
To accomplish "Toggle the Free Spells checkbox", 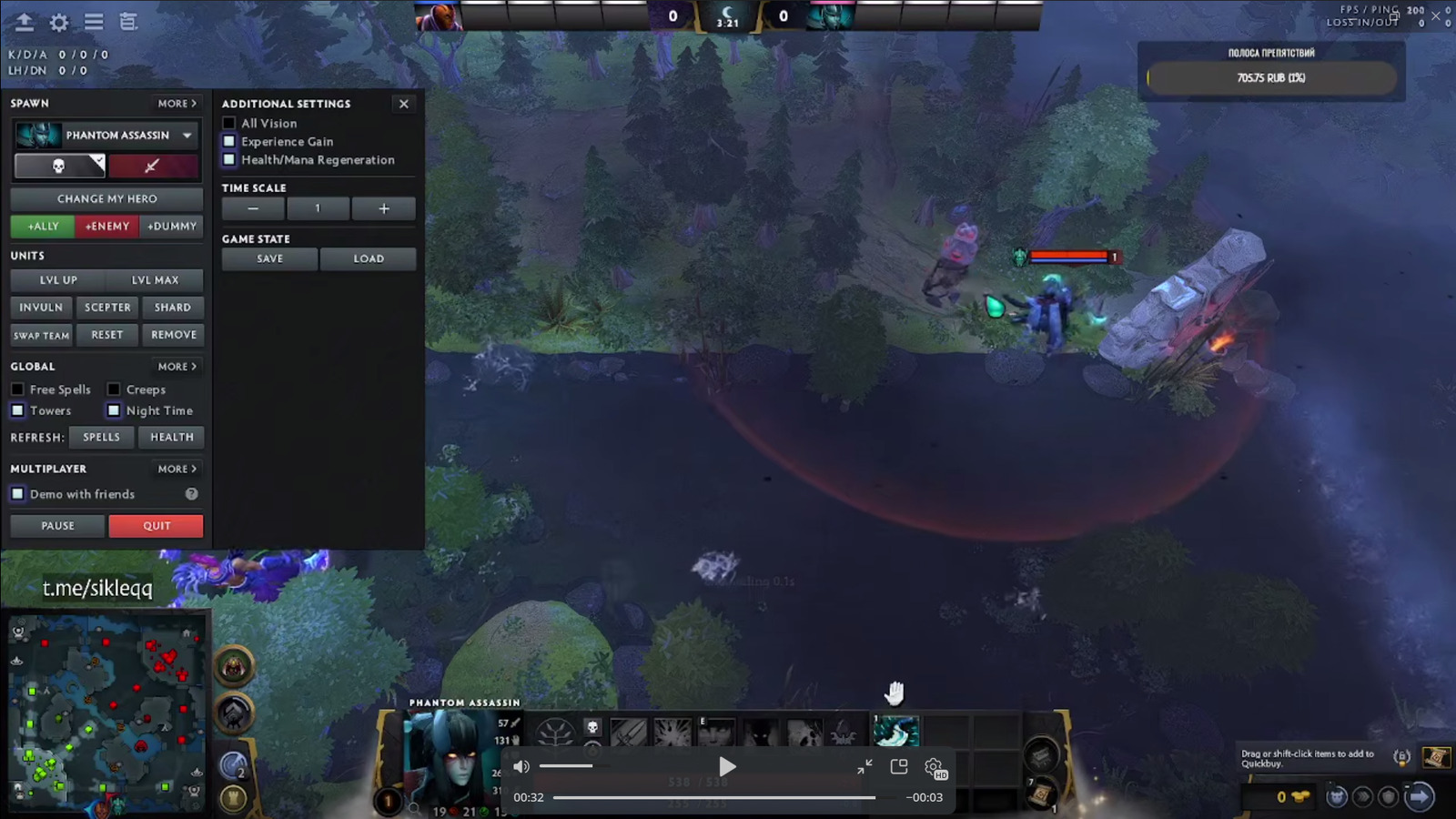I will (x=17, y=389).
